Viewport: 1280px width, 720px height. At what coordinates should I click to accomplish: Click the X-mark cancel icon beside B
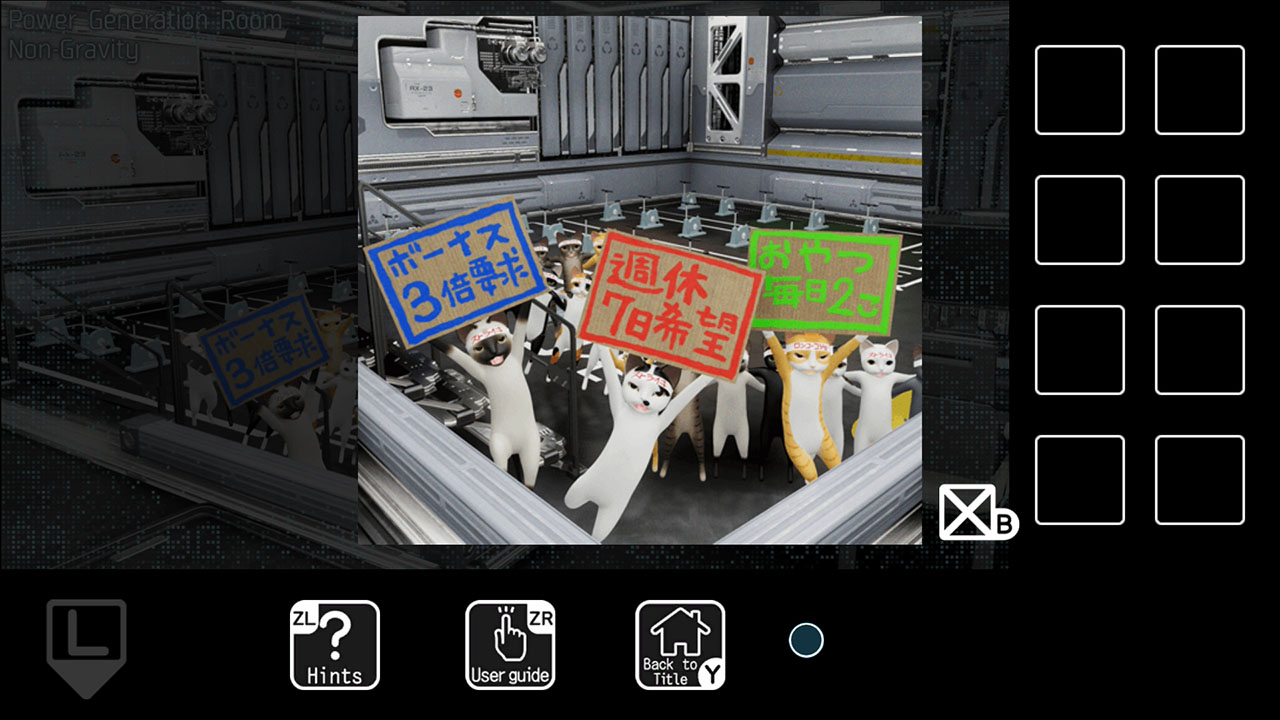pyautogui.click(x=966, y=513)
